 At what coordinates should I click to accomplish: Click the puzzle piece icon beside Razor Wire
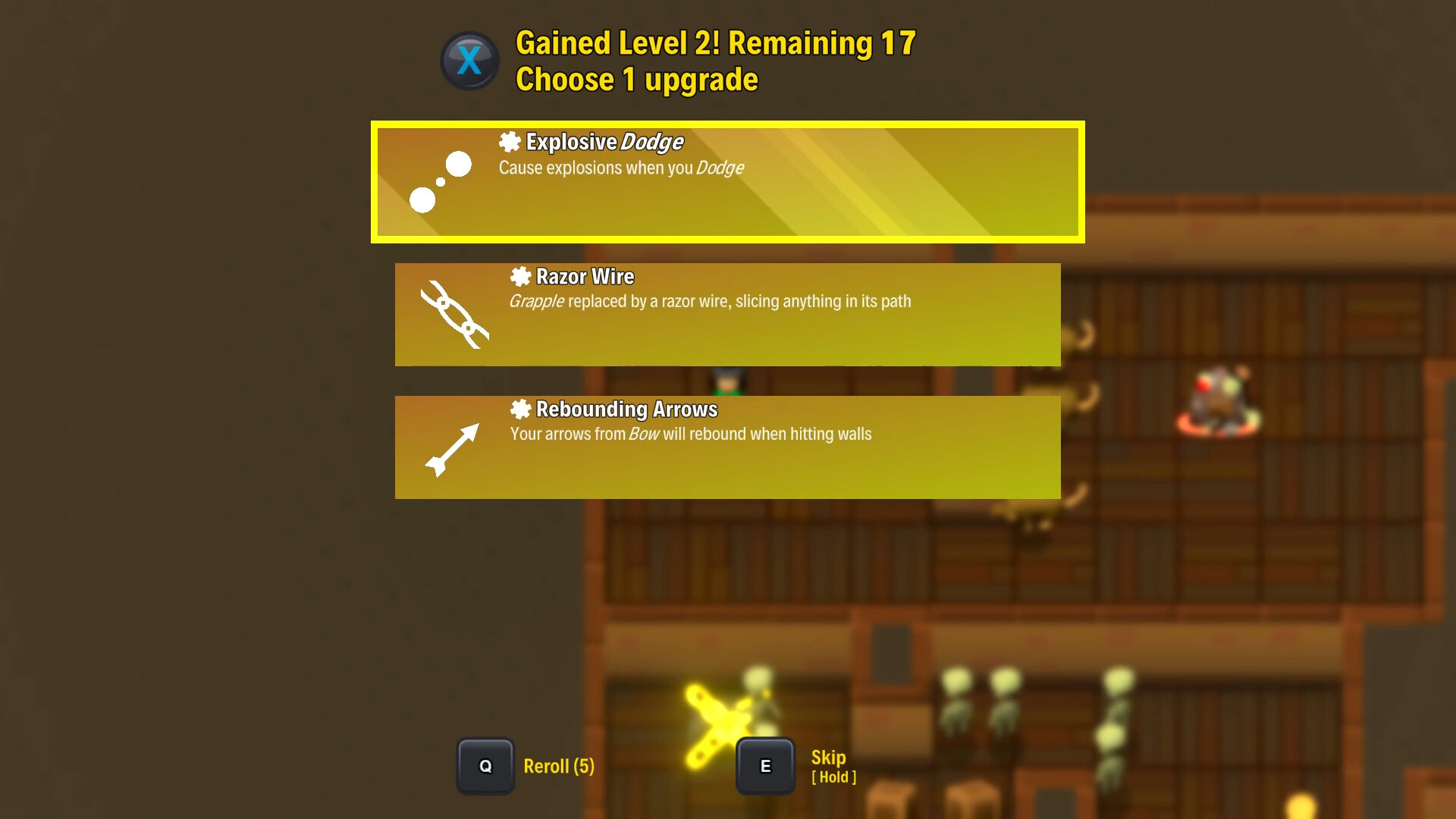[x=520, y=276]
